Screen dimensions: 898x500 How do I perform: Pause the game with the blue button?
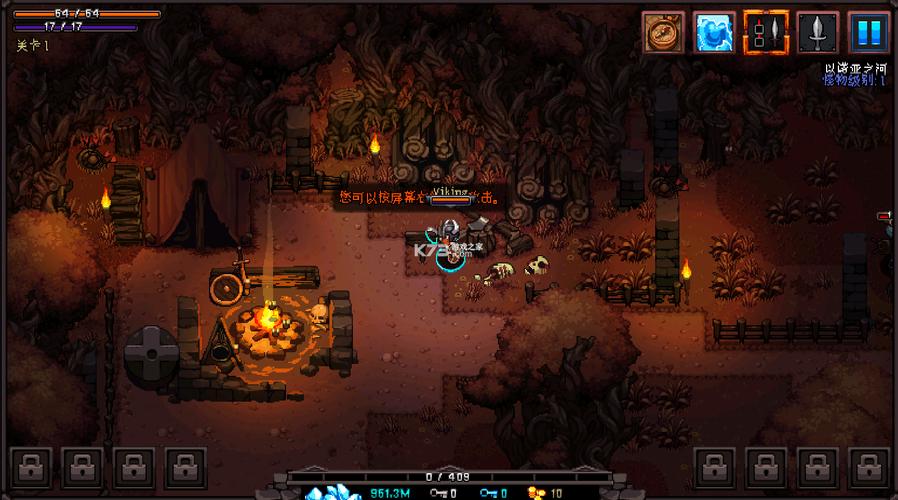point(868,31)
